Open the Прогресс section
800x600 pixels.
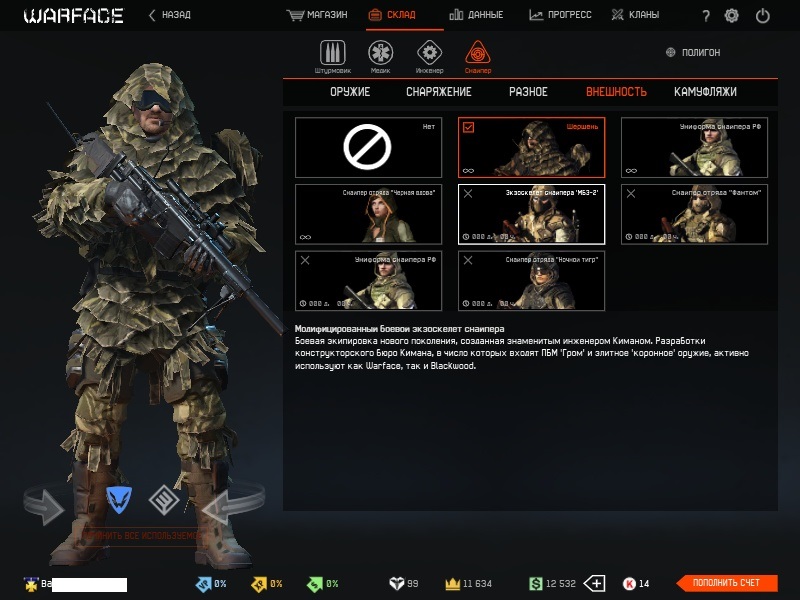point(560,15)
